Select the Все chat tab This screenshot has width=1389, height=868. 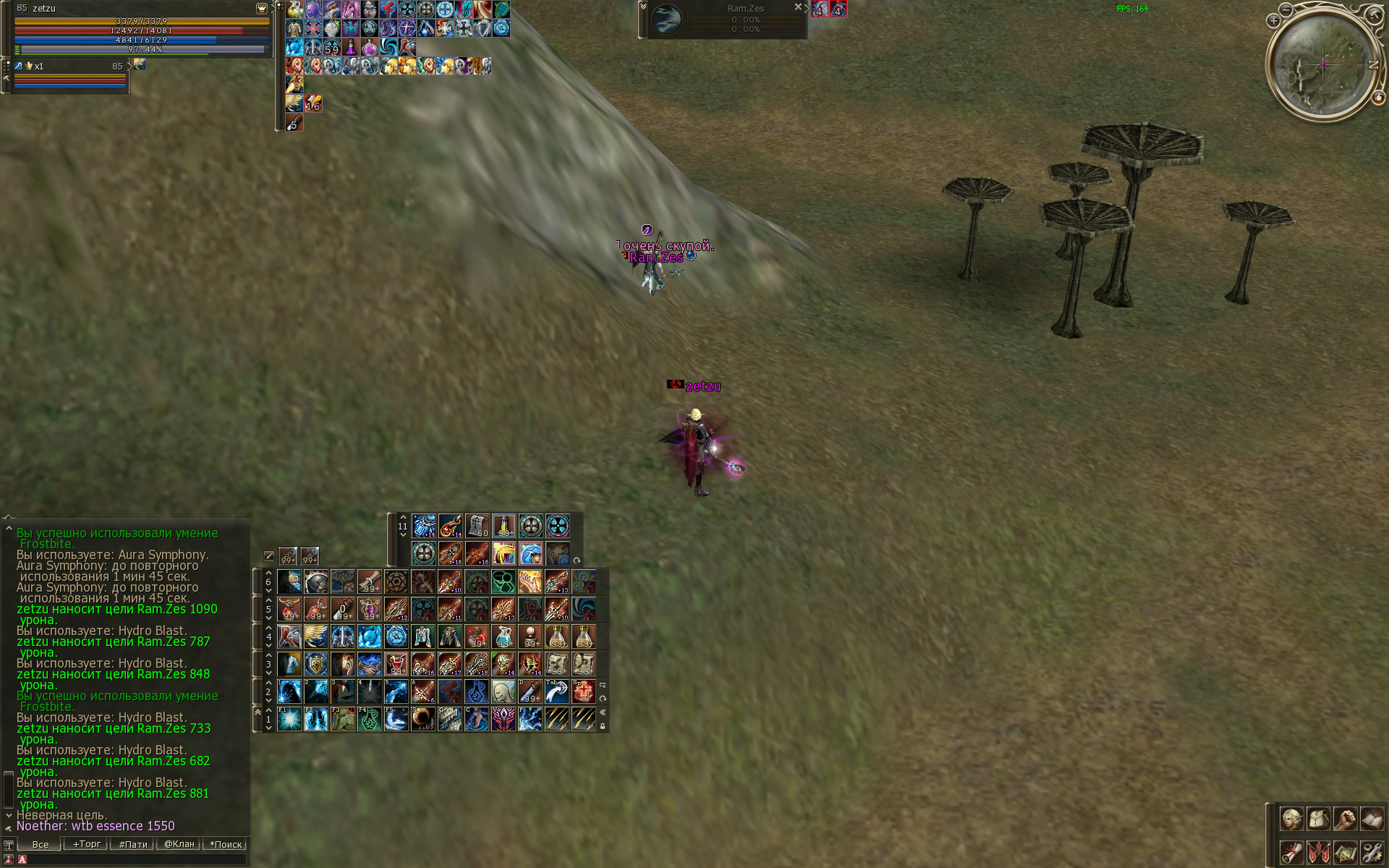coord(41,844)
